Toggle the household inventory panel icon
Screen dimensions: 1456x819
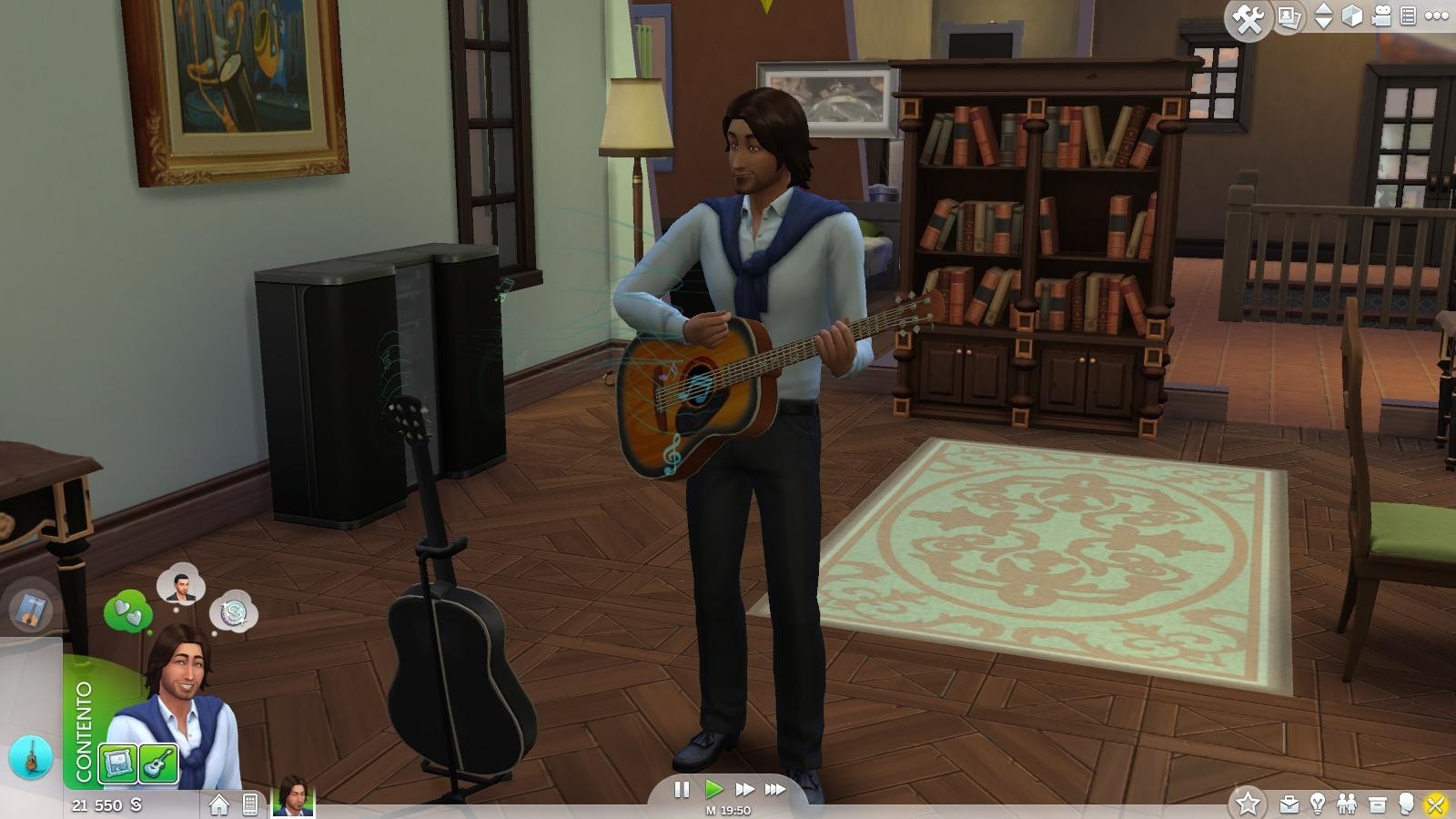pos(1378,804)
